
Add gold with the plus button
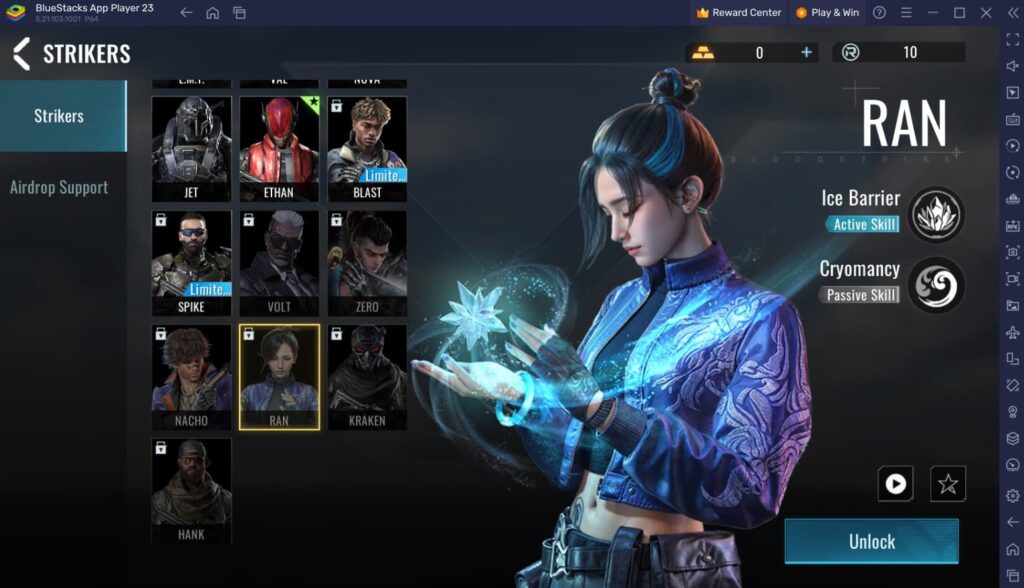point(806,52)
